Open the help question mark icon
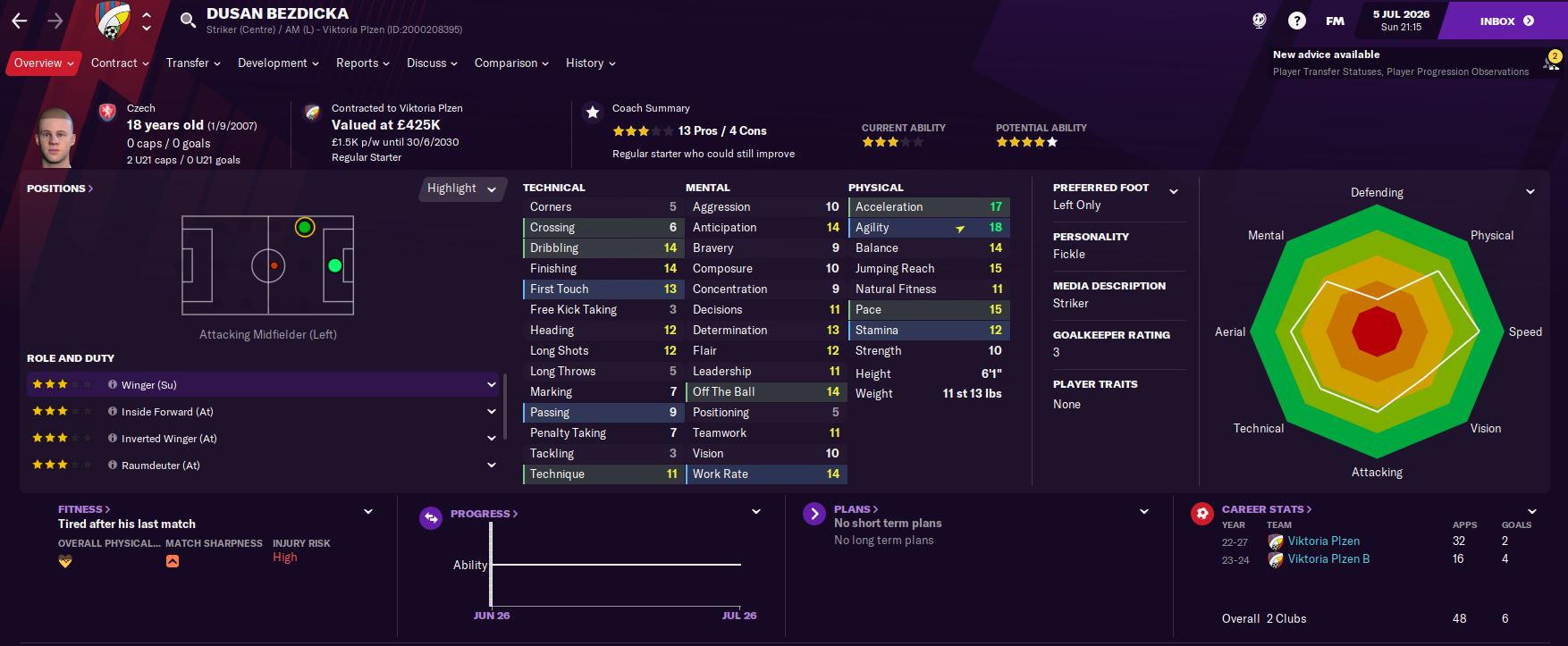Image resolution: width=1568 pixels, height=646 pixels. 1297,21
